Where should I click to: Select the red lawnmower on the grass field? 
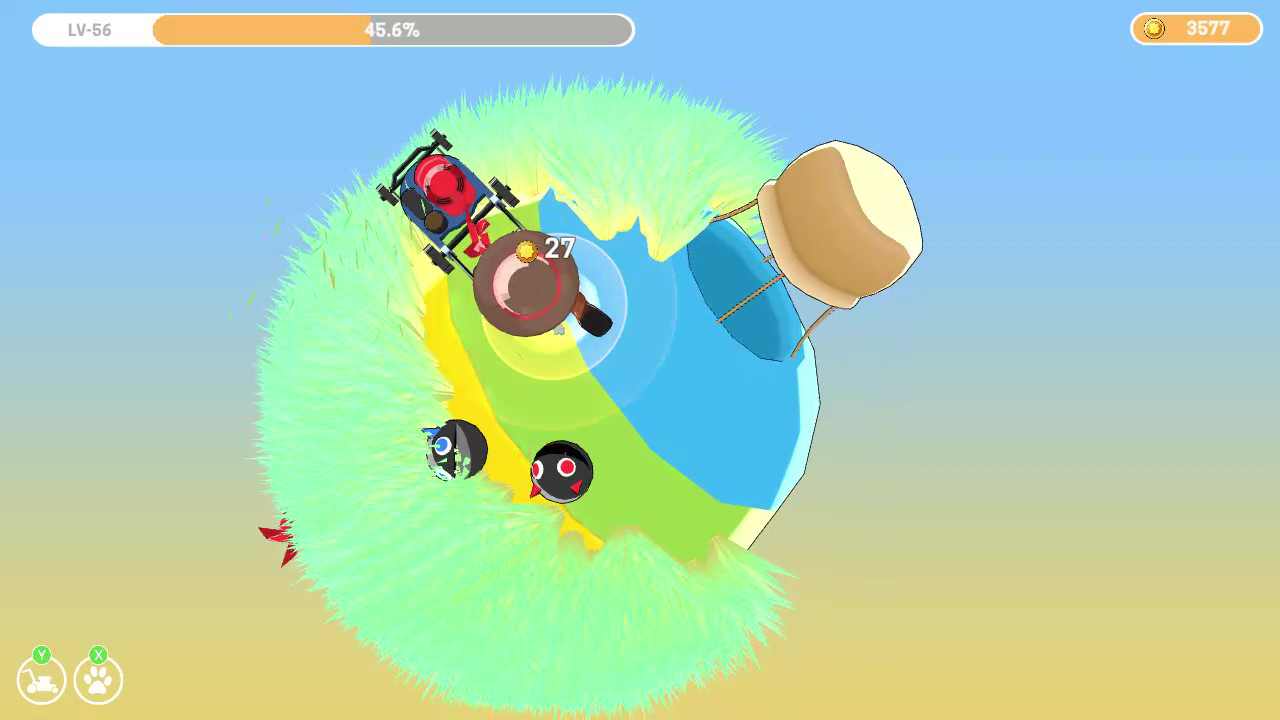(x=444, y=195)
